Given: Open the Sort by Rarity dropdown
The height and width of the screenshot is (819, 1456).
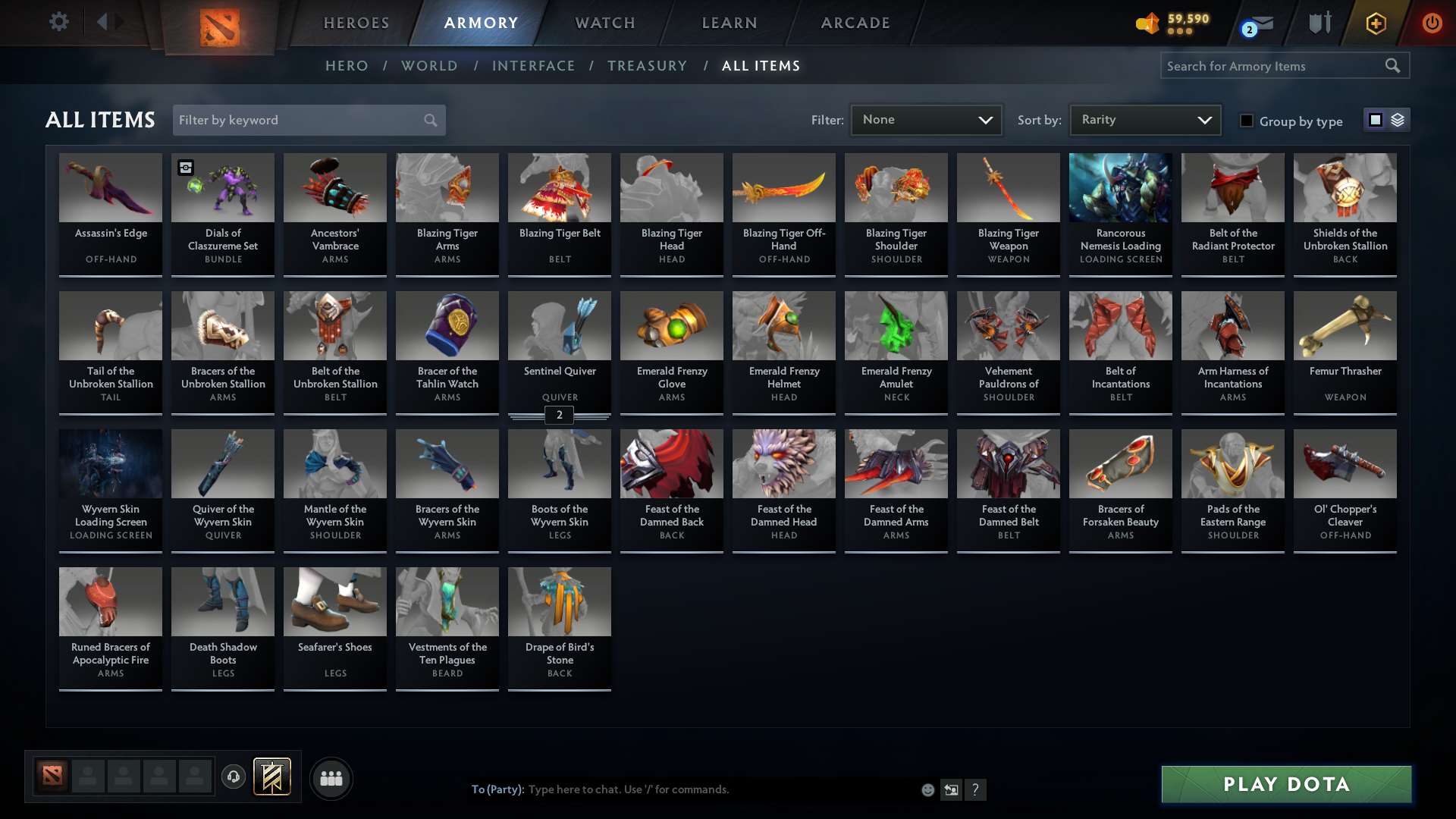Looking at the screenshot, I should click(x=1144, y=119).
